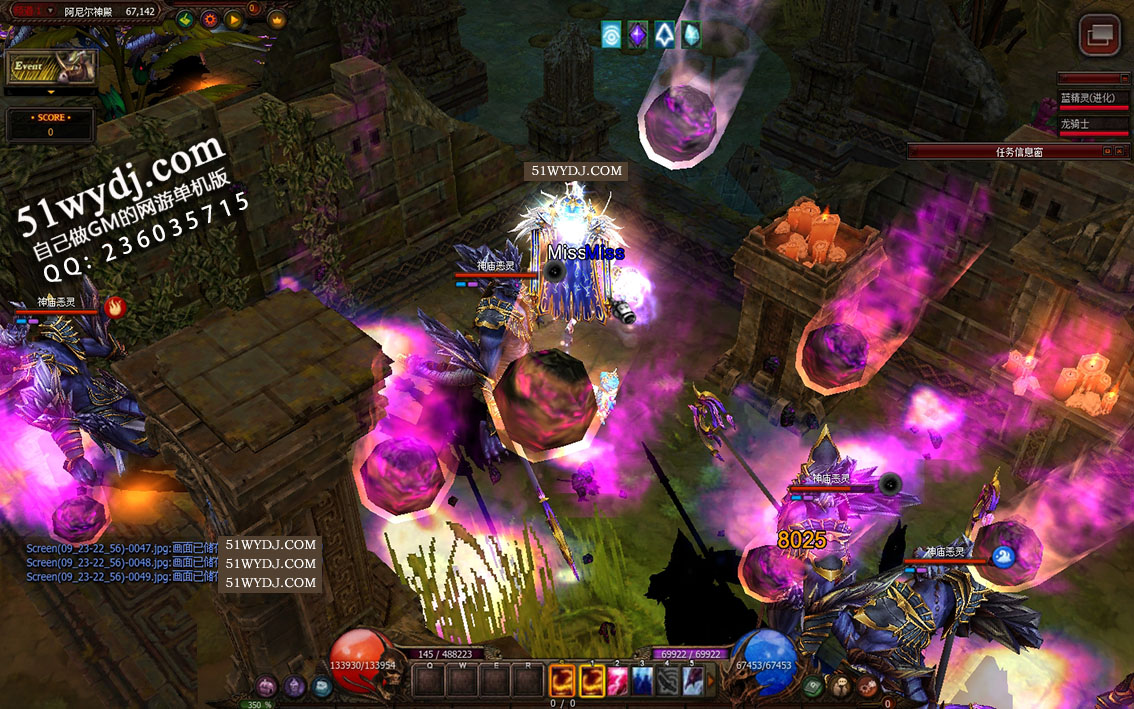Open the golden crown icon

(277, 18)
